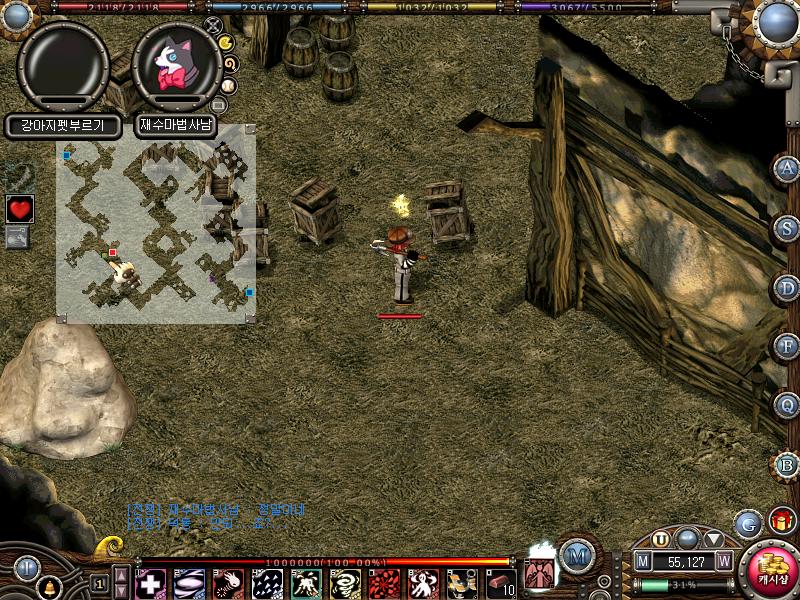Viewport: 800px width, 600px height.
Task: Click the round A side button
Action: pyautogui.click(x=786, y=168)
